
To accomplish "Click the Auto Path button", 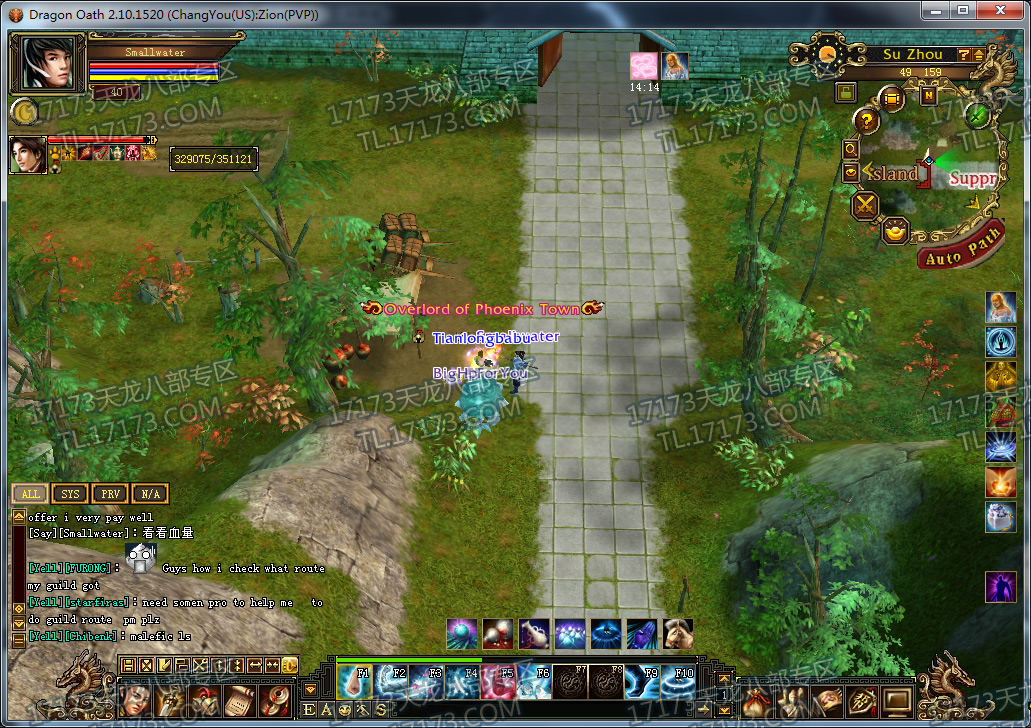I will pos(961,250).
